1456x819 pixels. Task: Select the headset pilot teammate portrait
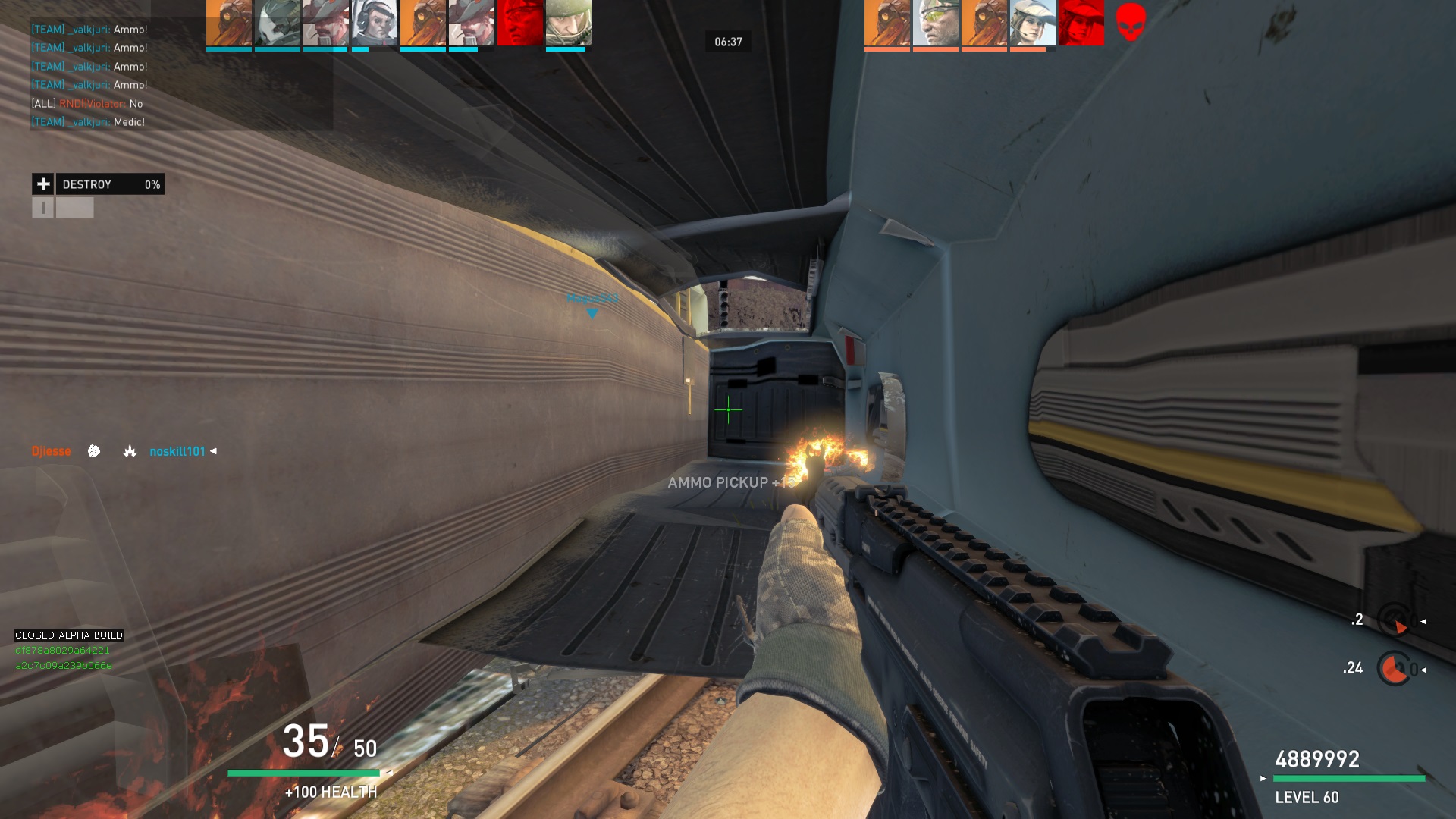pos(375,23)
